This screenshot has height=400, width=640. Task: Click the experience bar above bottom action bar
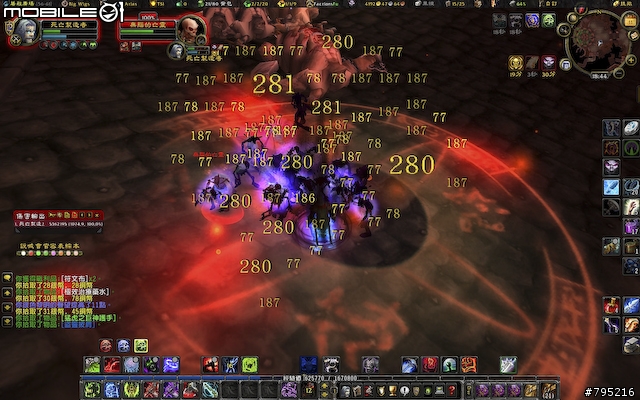click(320, 379)
